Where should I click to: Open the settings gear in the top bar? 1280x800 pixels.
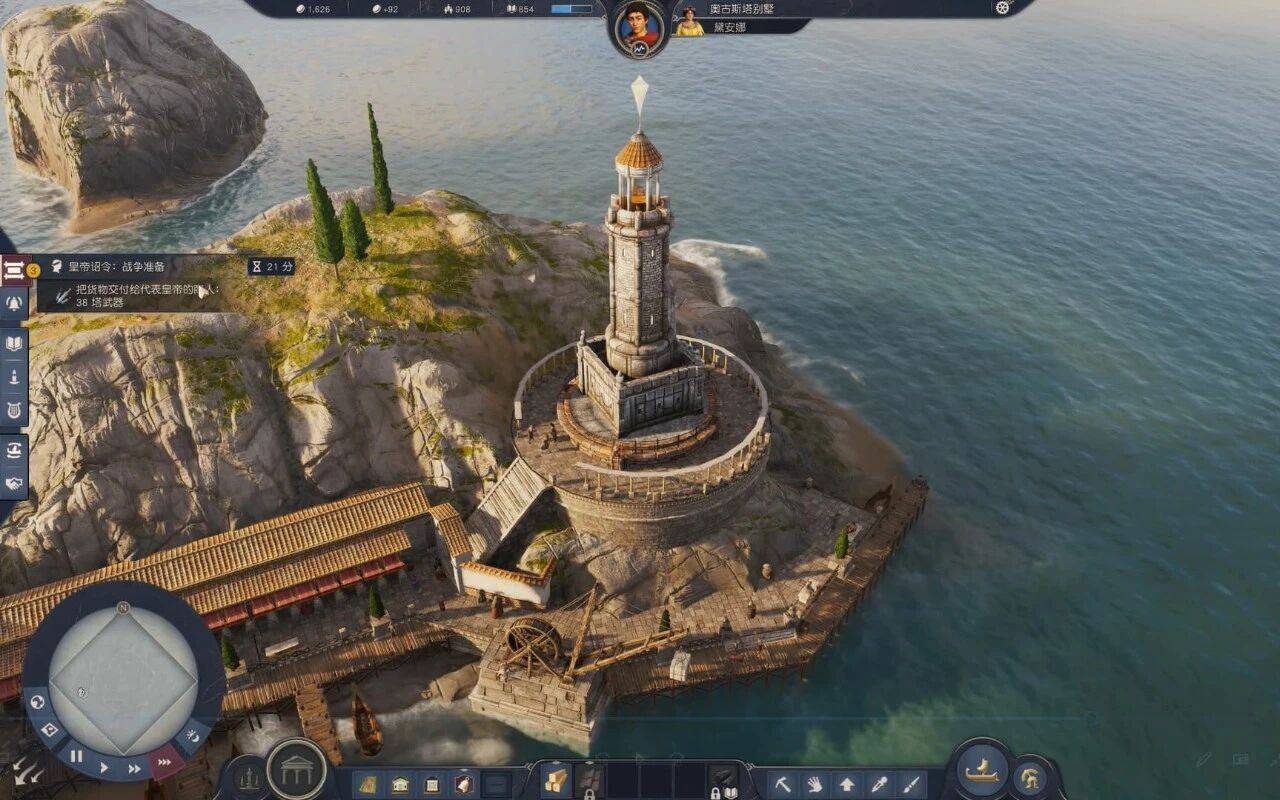[x=1002, y=8]
